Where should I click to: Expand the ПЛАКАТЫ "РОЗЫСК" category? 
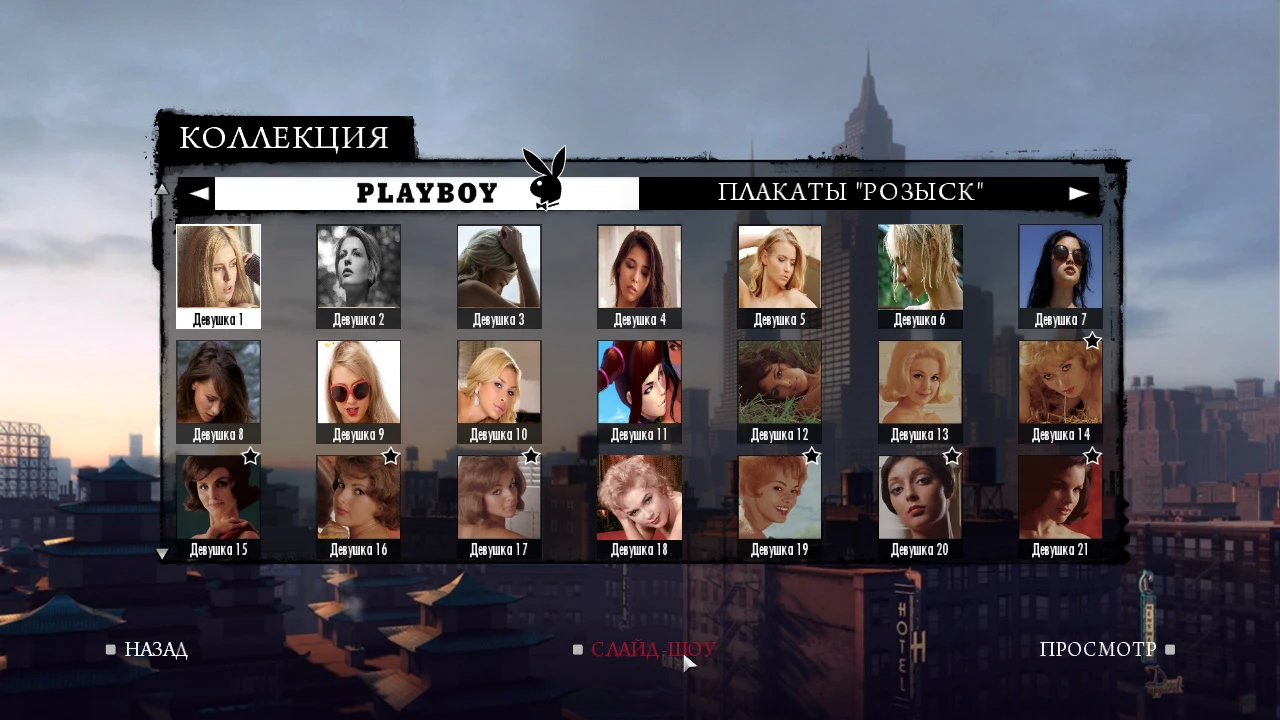tap(852, 192)
